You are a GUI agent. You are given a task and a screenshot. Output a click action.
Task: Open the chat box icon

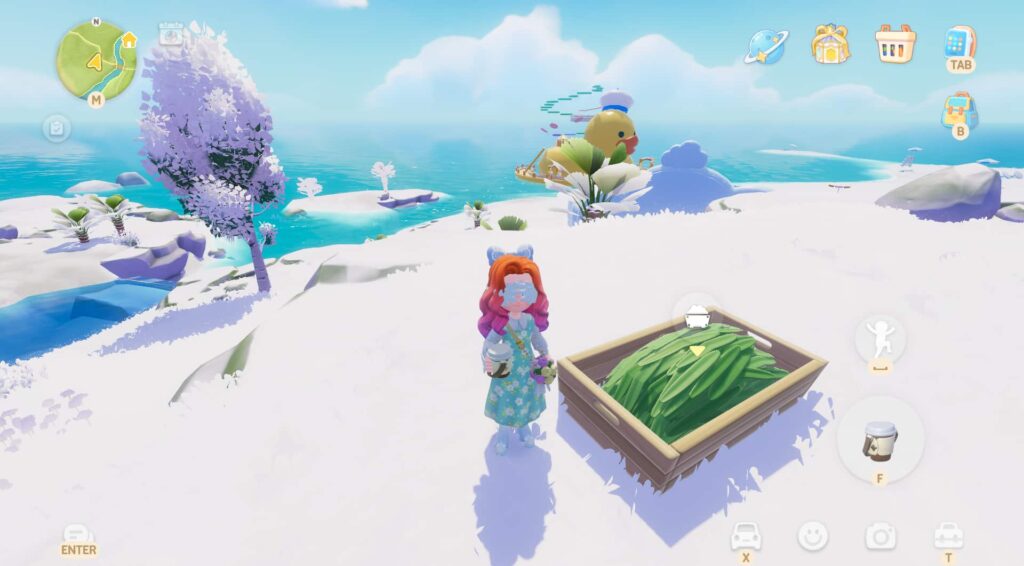[78, 534]
